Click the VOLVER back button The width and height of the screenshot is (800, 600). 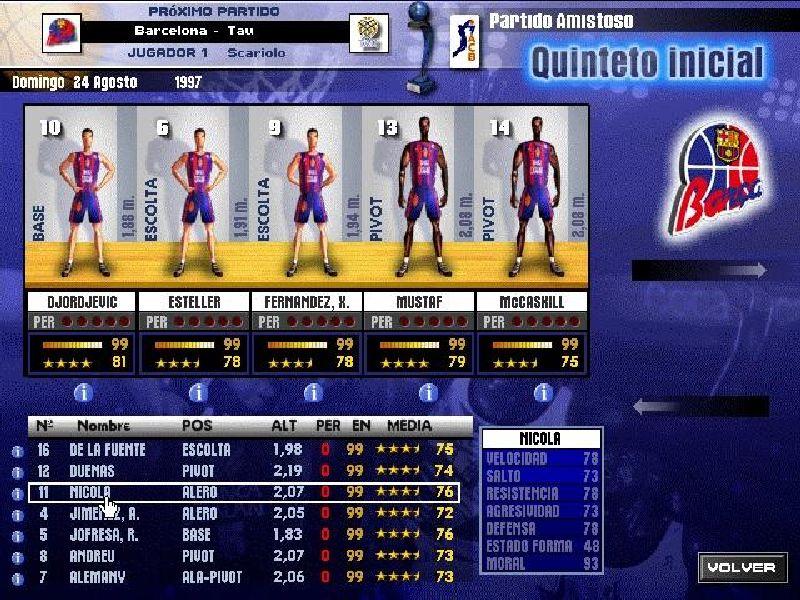click(741, 567)
